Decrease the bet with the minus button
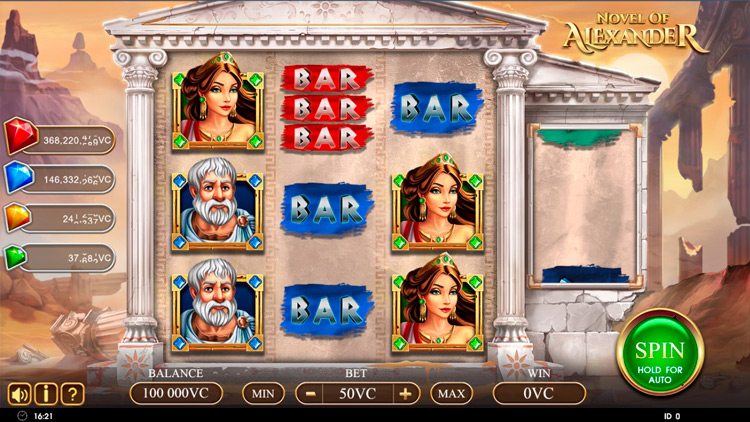Viewport: 750px width, 422px height. click(x=311, y=393)
